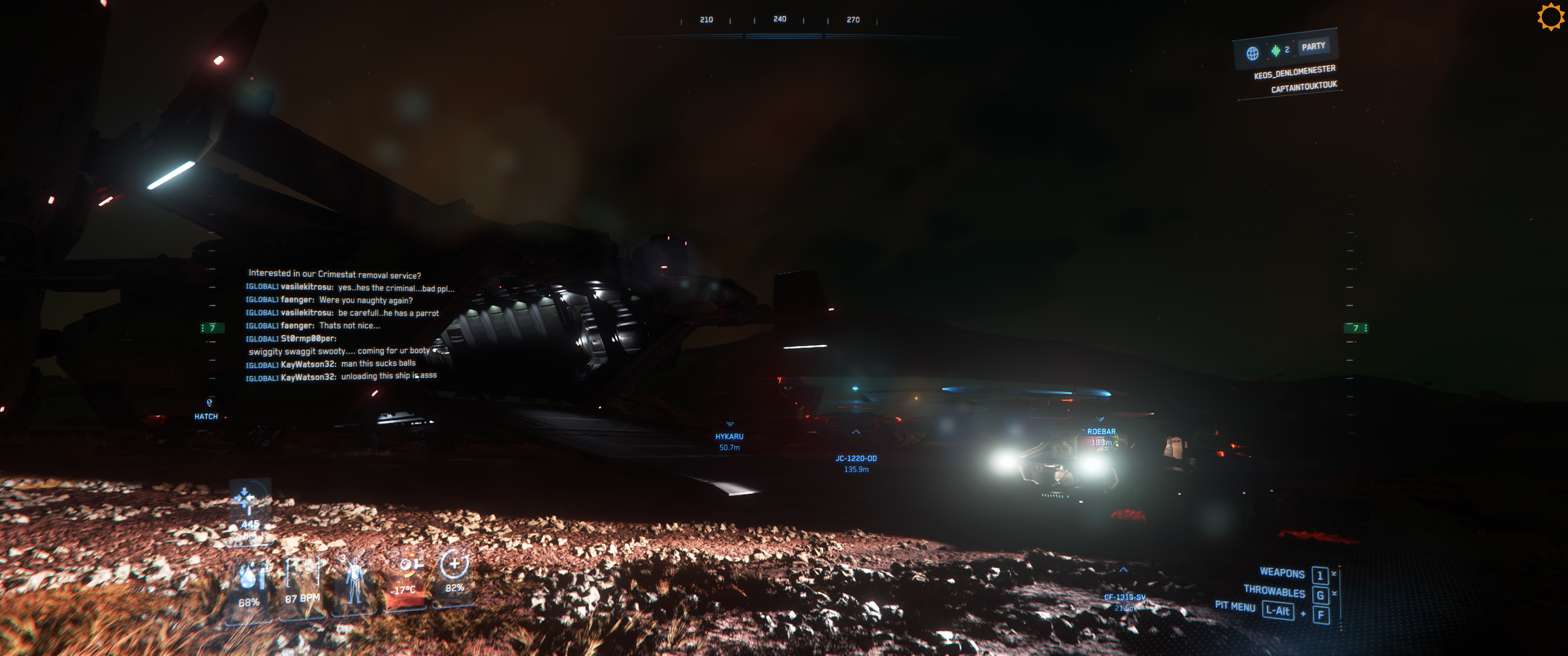Click the orange sun overlay icon
The width and height of the screenshot is (1568, 656).
tap(1550, 16)
